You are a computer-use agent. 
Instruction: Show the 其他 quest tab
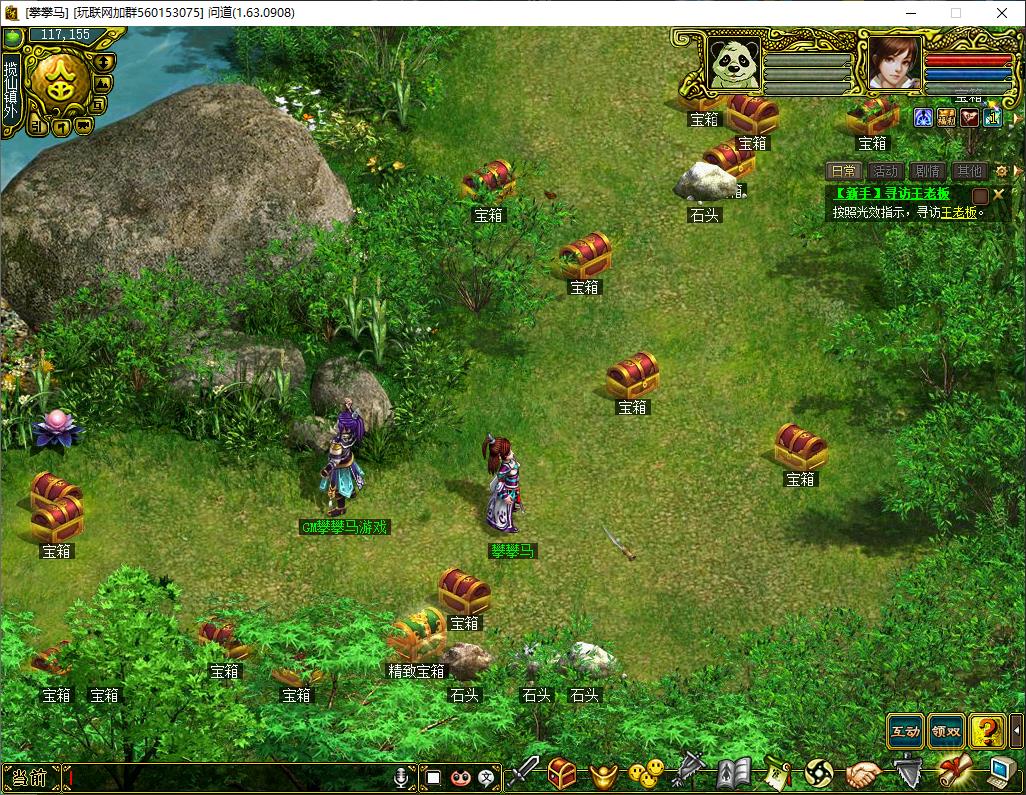(x=968, y=171)
